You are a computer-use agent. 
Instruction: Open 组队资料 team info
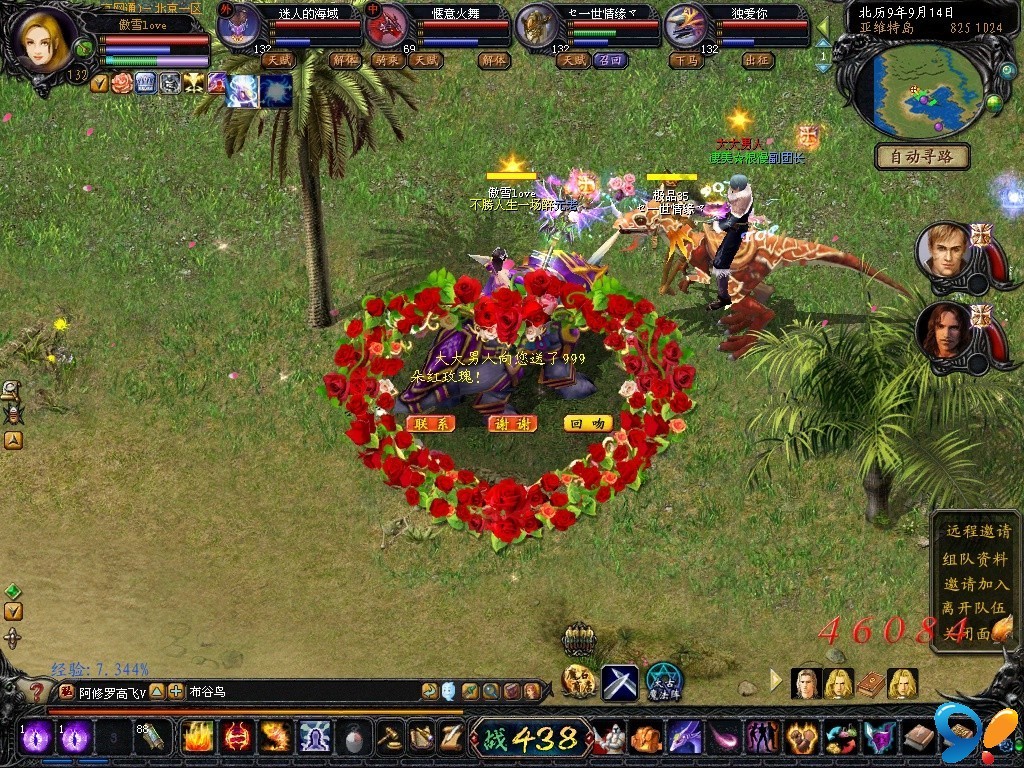pos(976,559)
